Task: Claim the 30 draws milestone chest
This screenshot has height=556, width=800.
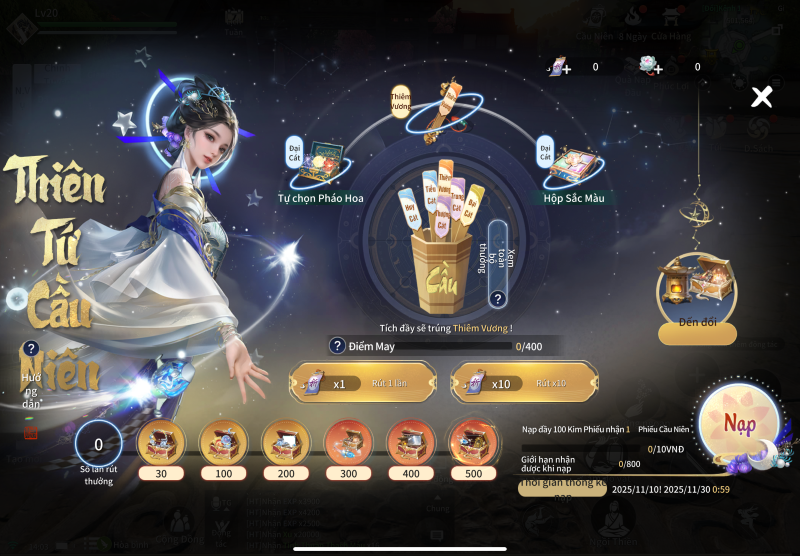Action: pos(161,441)
